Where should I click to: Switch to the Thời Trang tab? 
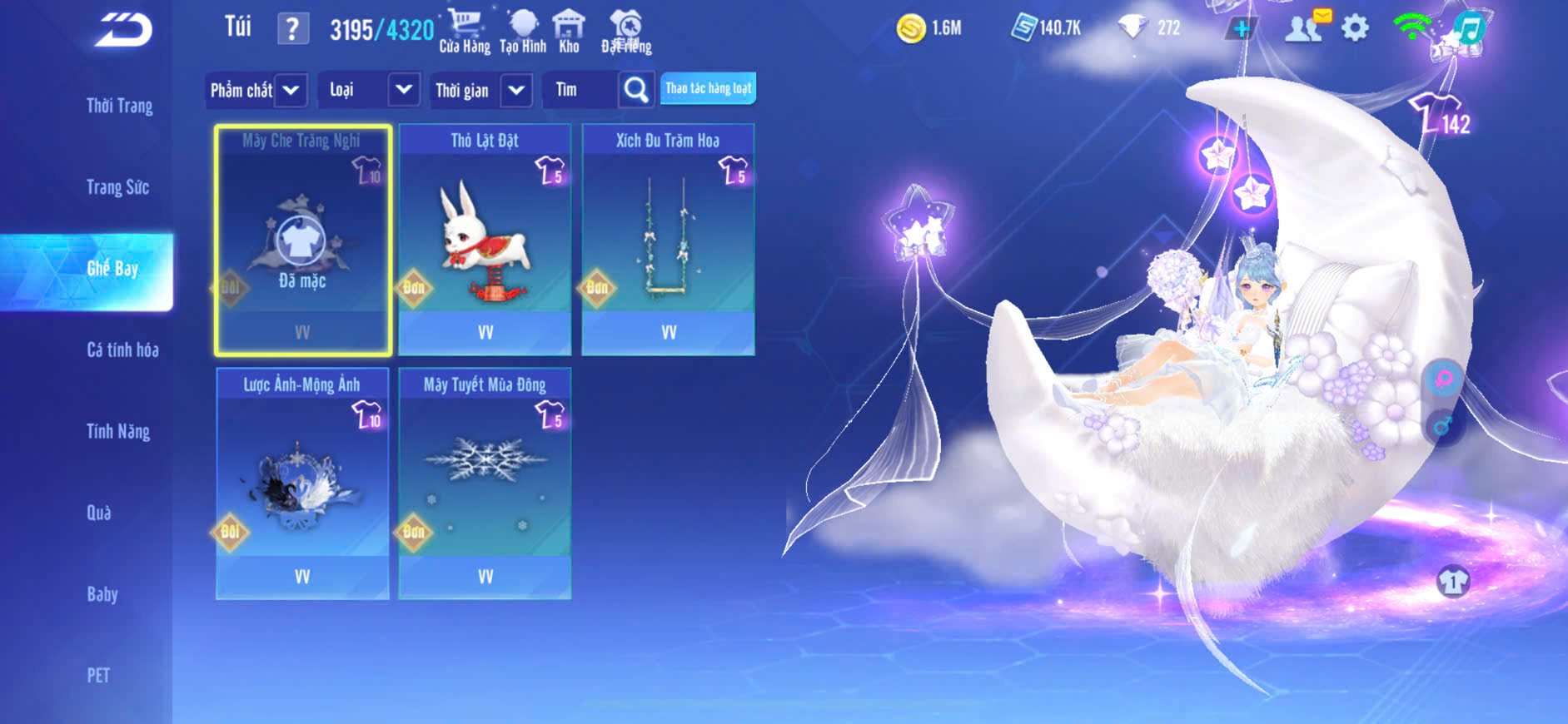click(x=119, y=106)
